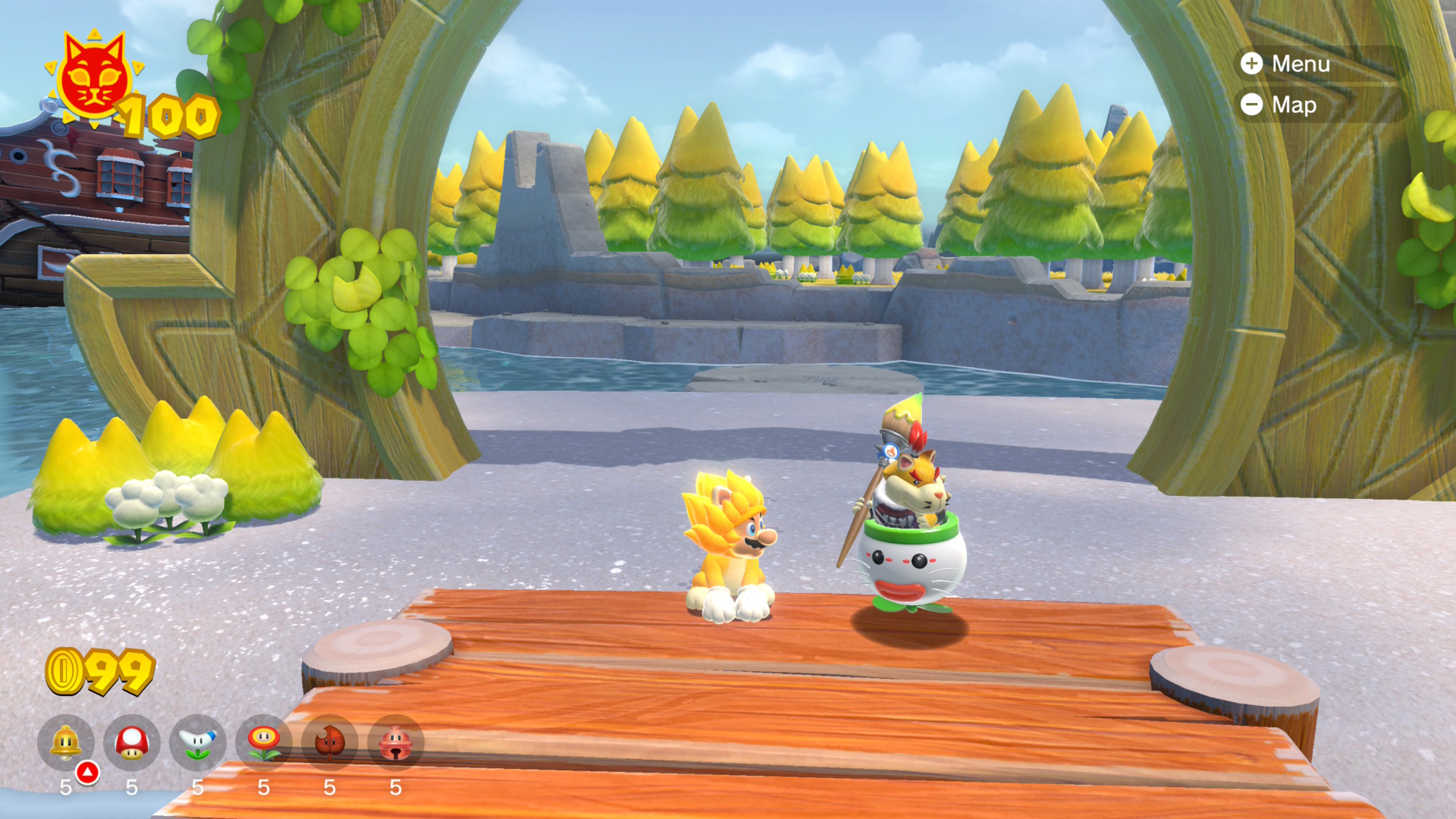Screen dimensions: 1456x819
Task: Choose the Lucky Bell reserve item
Action: [x=395, y=742]
